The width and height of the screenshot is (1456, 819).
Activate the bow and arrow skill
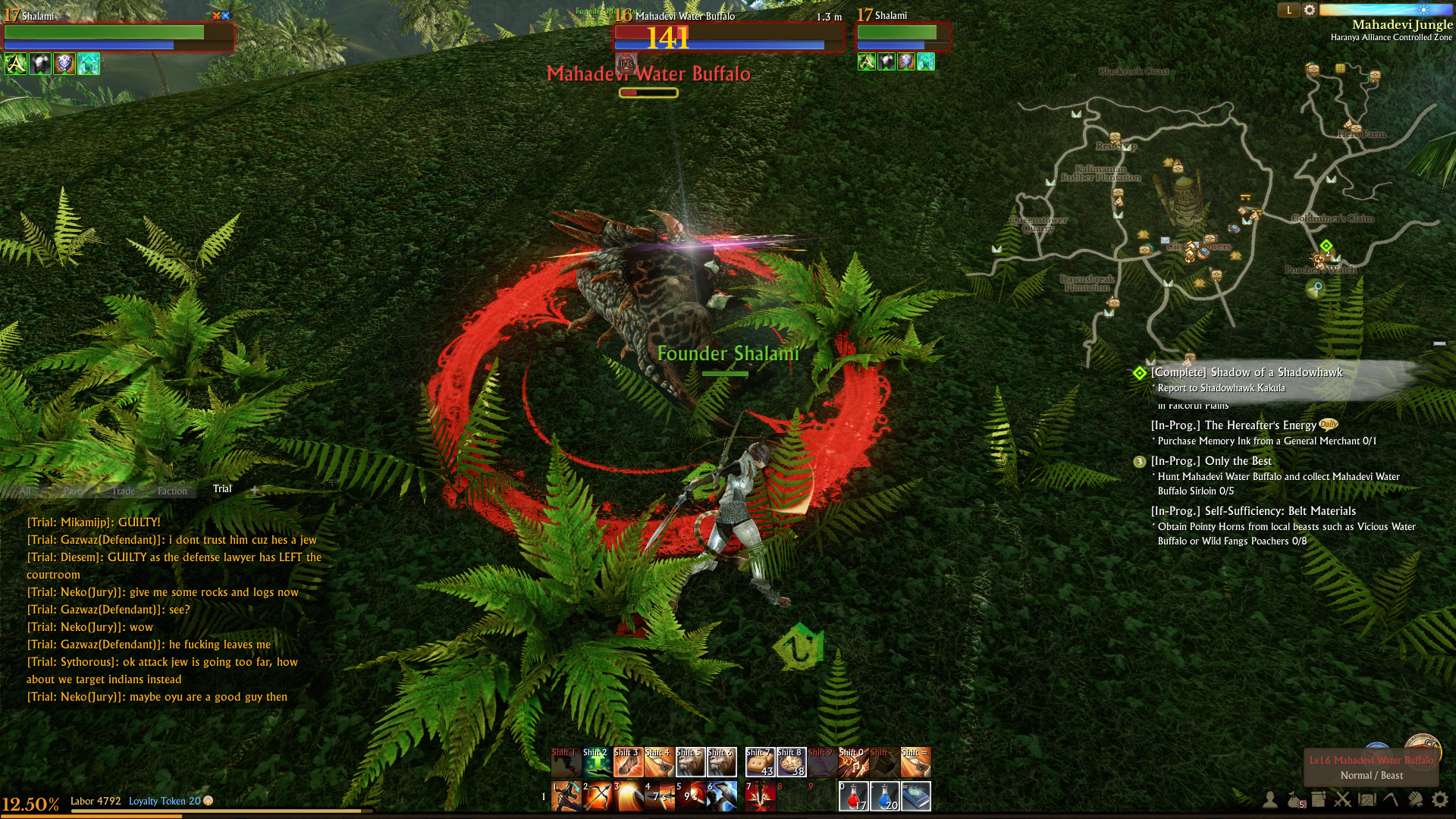[x=598, y=796]
